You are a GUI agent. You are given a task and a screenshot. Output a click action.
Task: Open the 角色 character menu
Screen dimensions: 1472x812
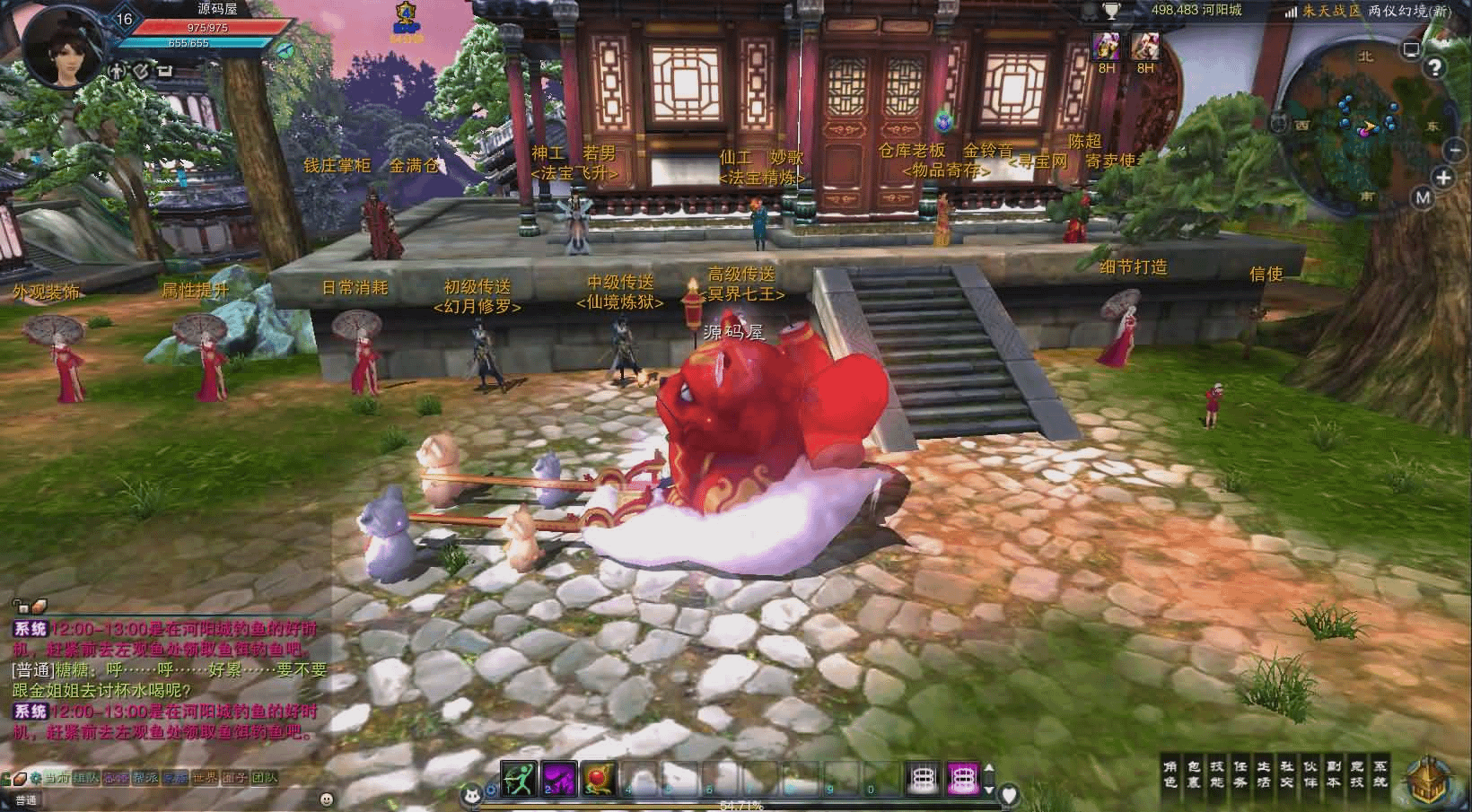1170,774
